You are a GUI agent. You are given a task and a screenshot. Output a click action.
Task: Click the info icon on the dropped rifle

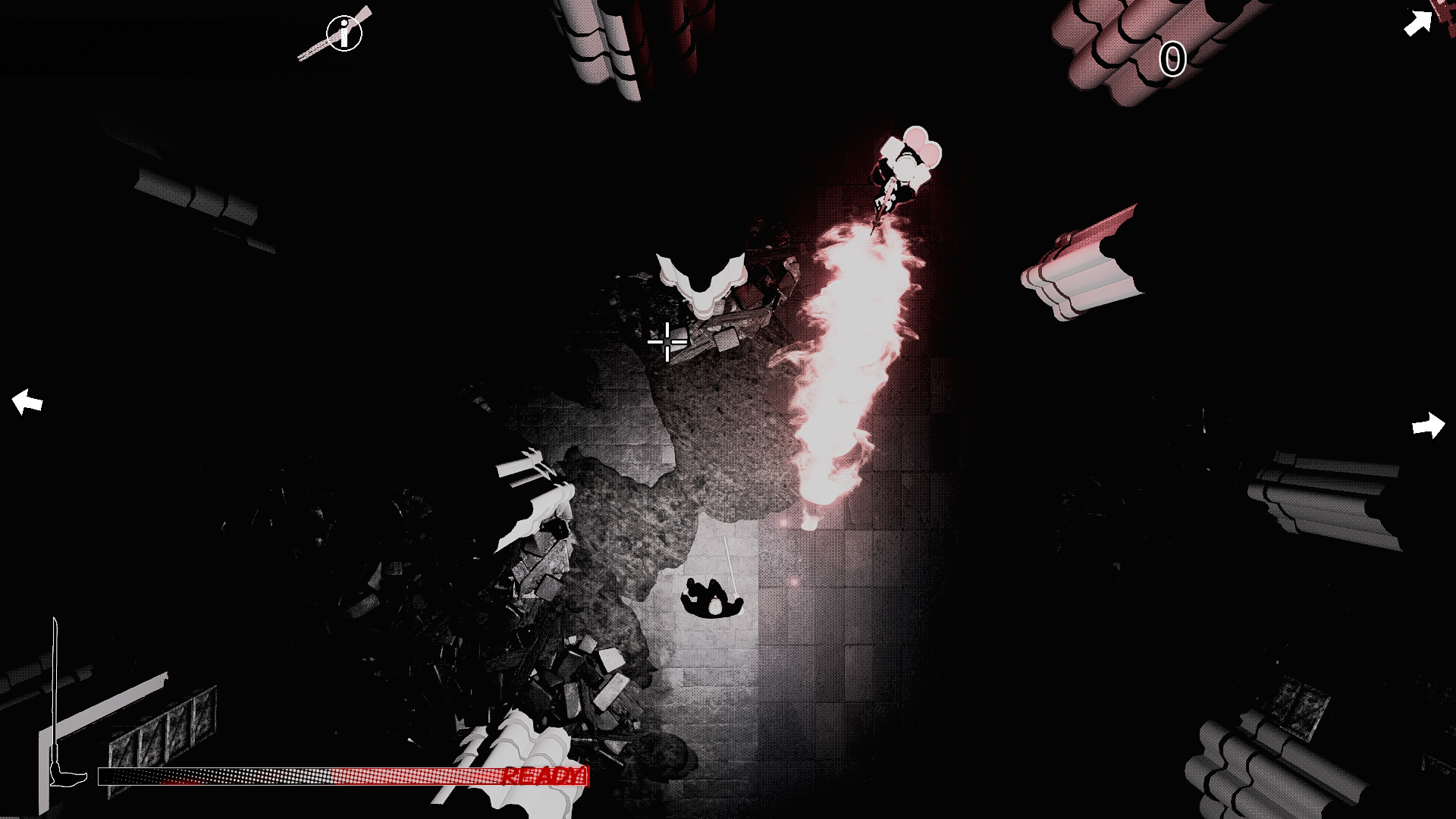click(x=345, y=32)
